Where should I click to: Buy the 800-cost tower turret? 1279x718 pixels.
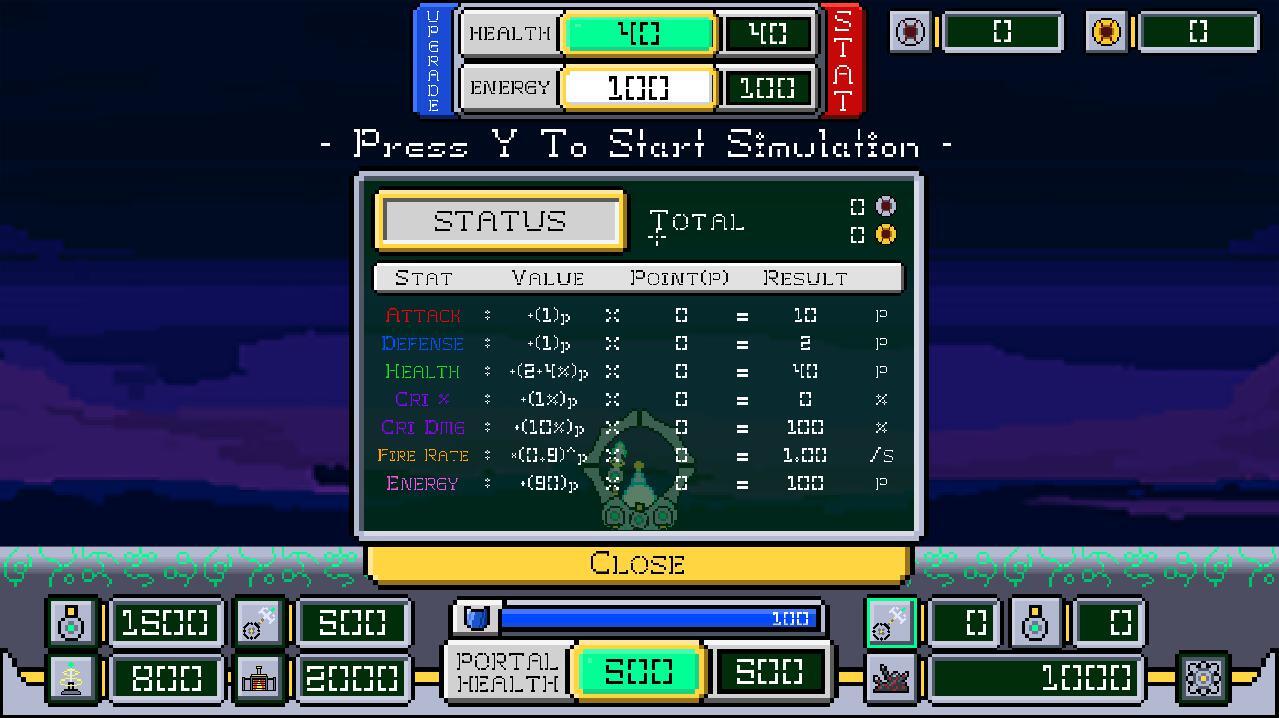tap(72, 679)
